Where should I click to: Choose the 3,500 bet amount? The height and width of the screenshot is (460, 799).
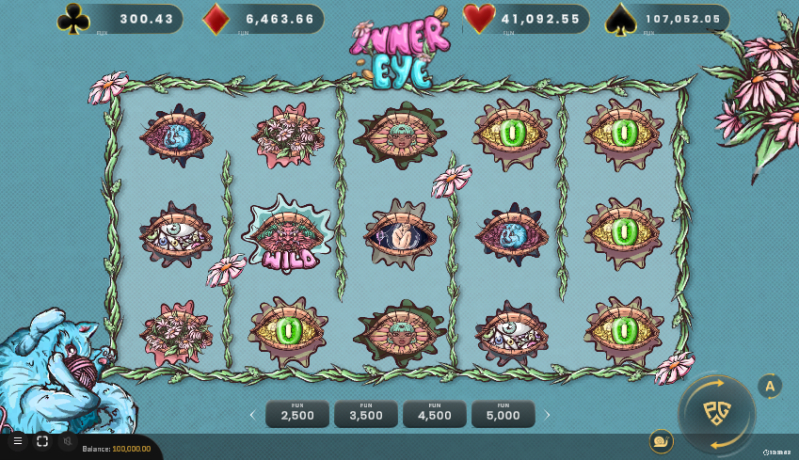(x=365, y=414)
